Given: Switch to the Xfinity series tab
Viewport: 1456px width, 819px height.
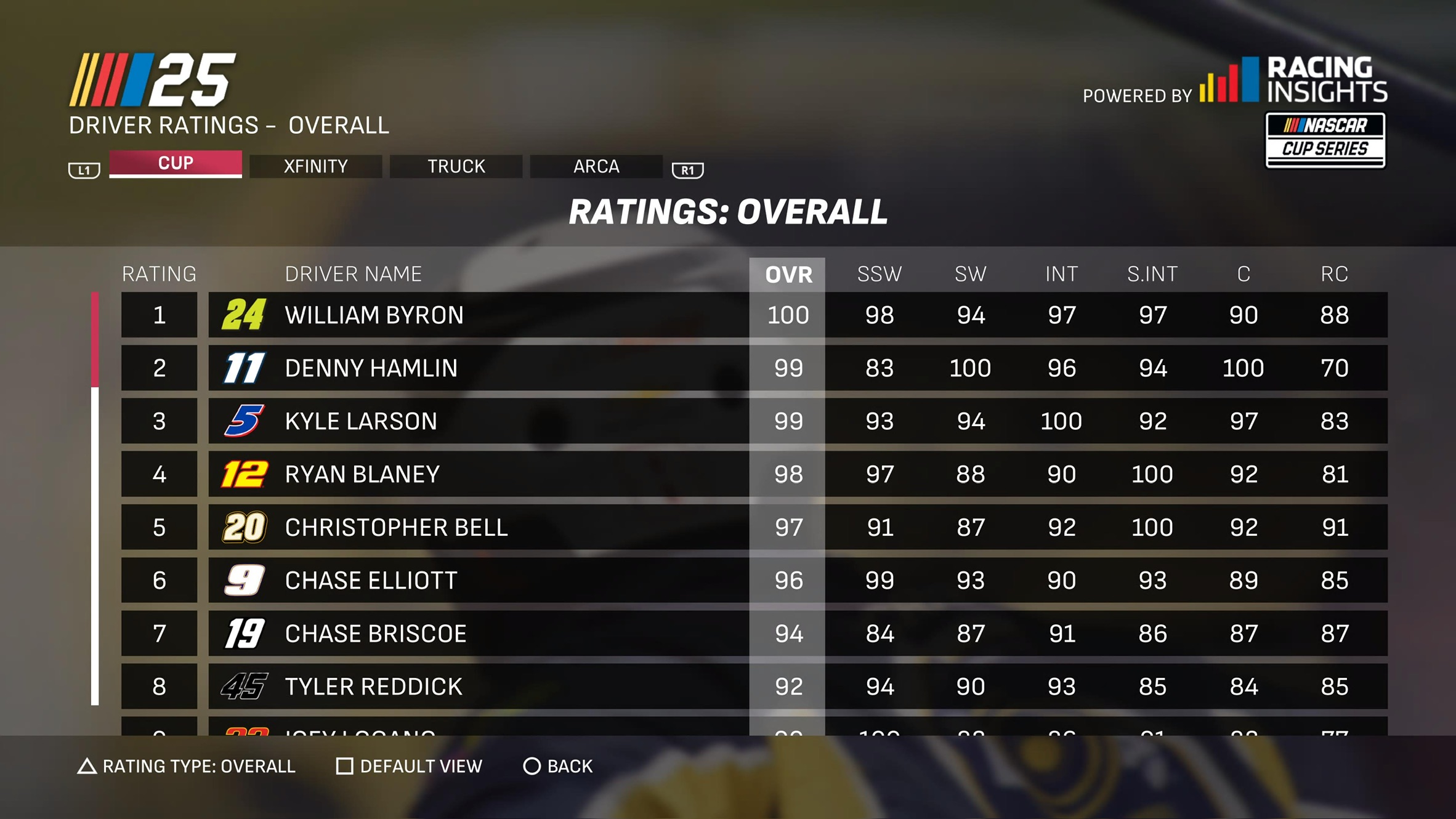Looking at the screenshot, I should coord(315,166).
